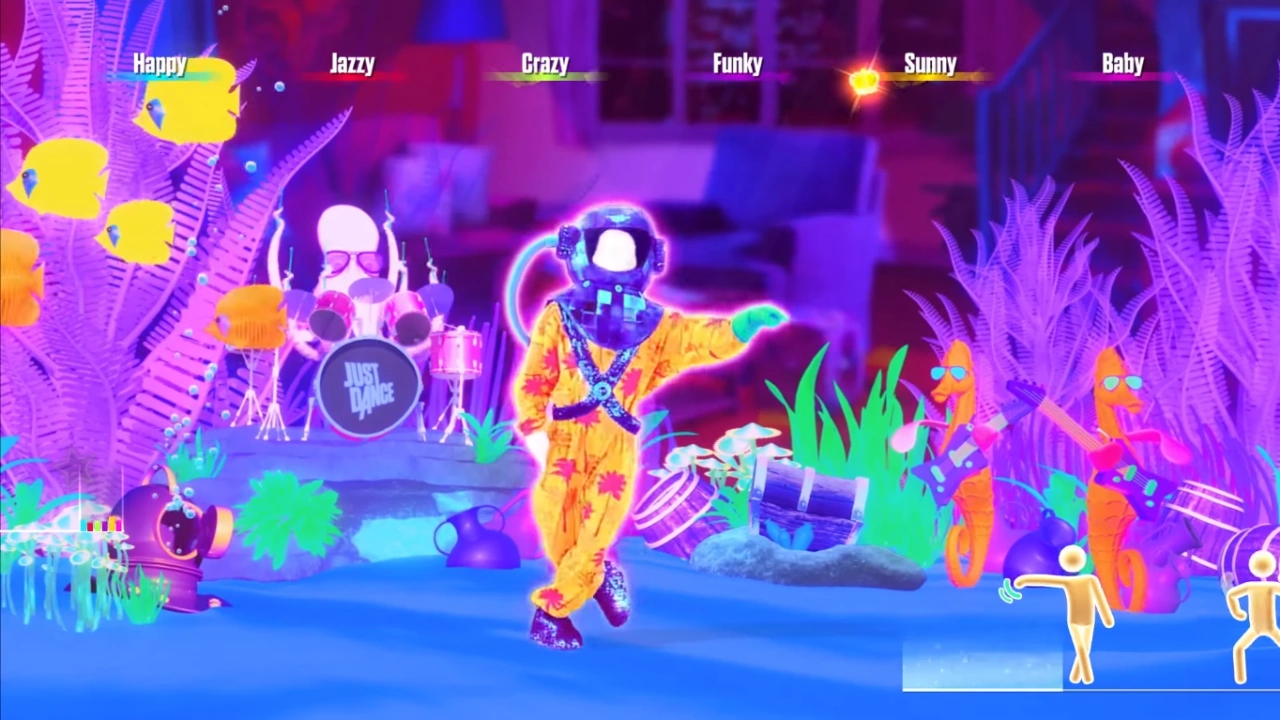Click the lyric word Happy
This screenshot has height=720, width=1280.
(x=160, y=64)
